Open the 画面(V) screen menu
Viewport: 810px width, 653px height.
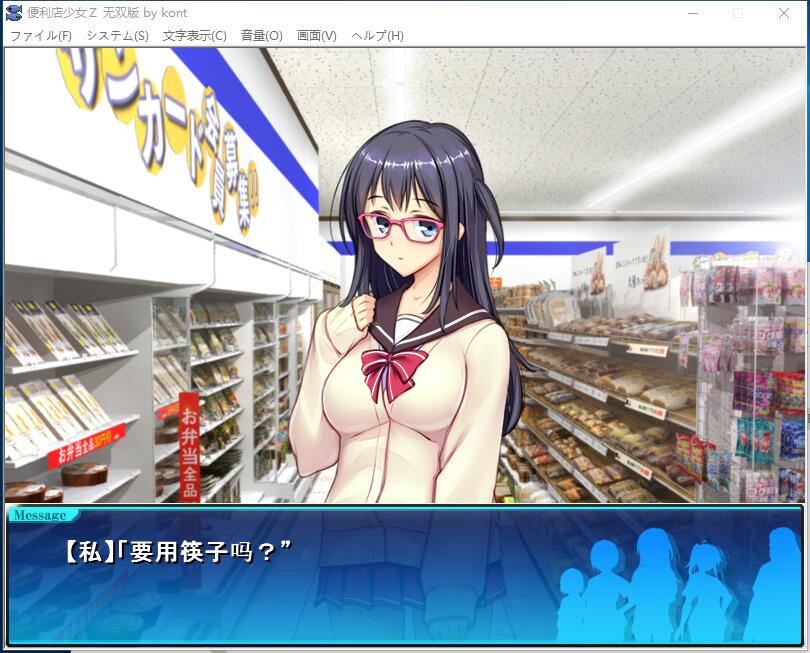(x=317, y=36)
